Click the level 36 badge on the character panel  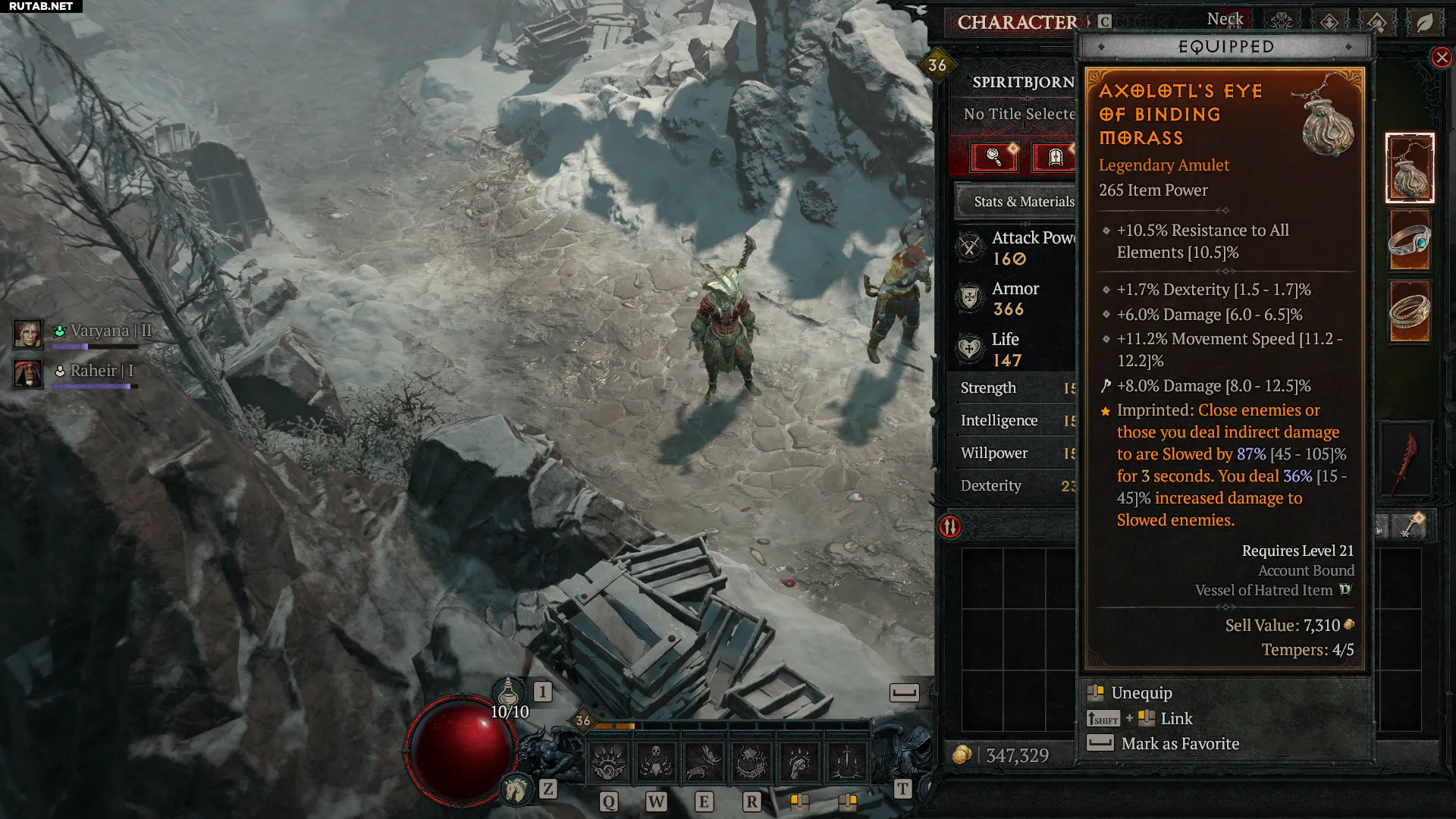point(937,66)
